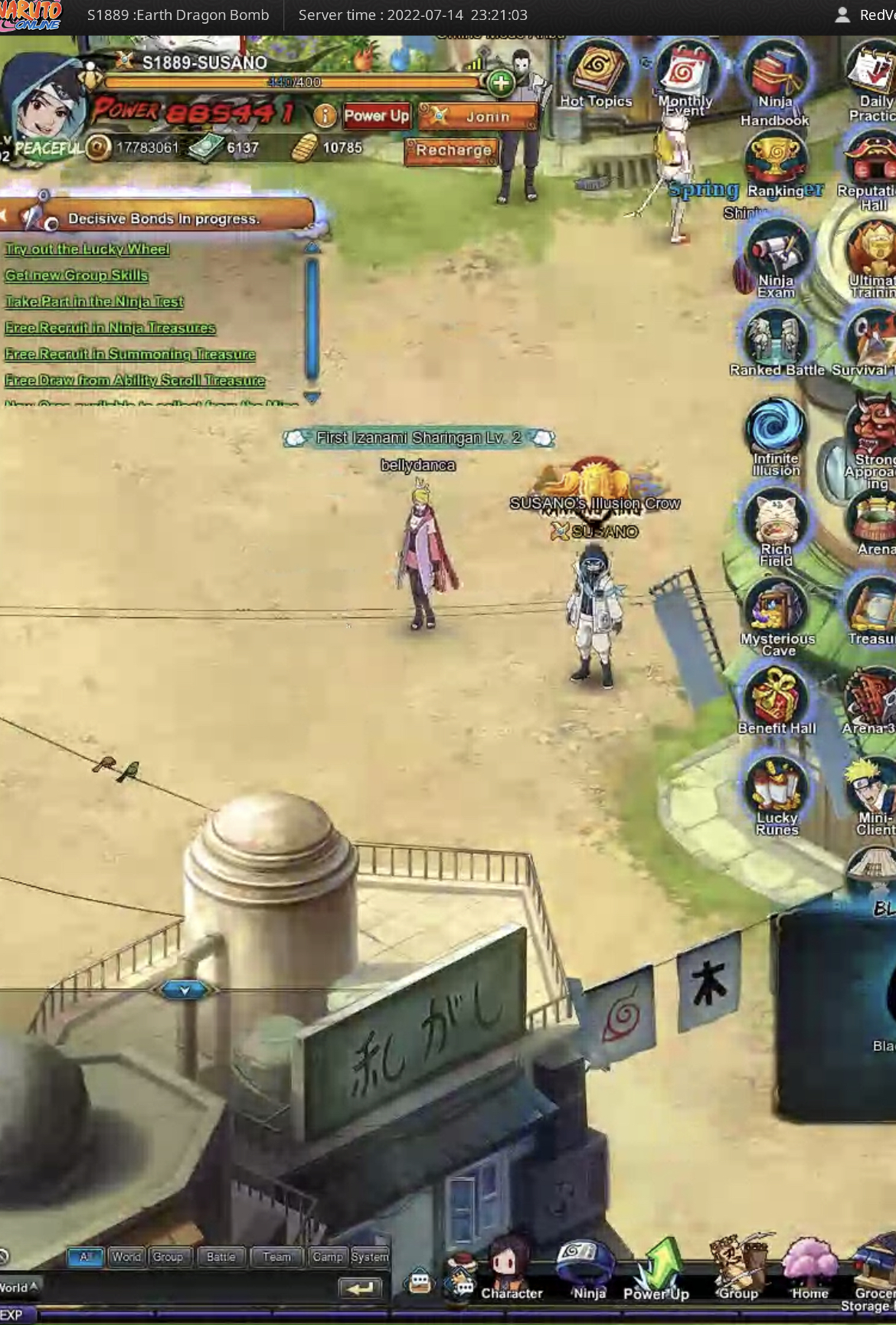Image resolution: width=896 pixels, height=1325 pixels.
Task: Switch chat to the Battle tab
Action: tap(221, 1257)
